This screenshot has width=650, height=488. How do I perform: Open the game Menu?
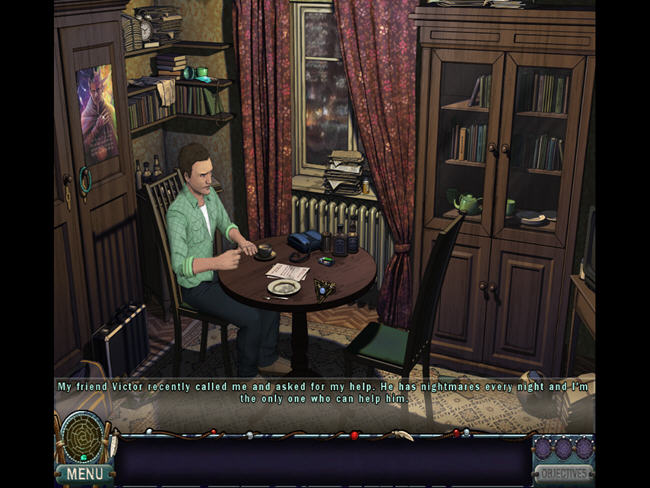83,473
